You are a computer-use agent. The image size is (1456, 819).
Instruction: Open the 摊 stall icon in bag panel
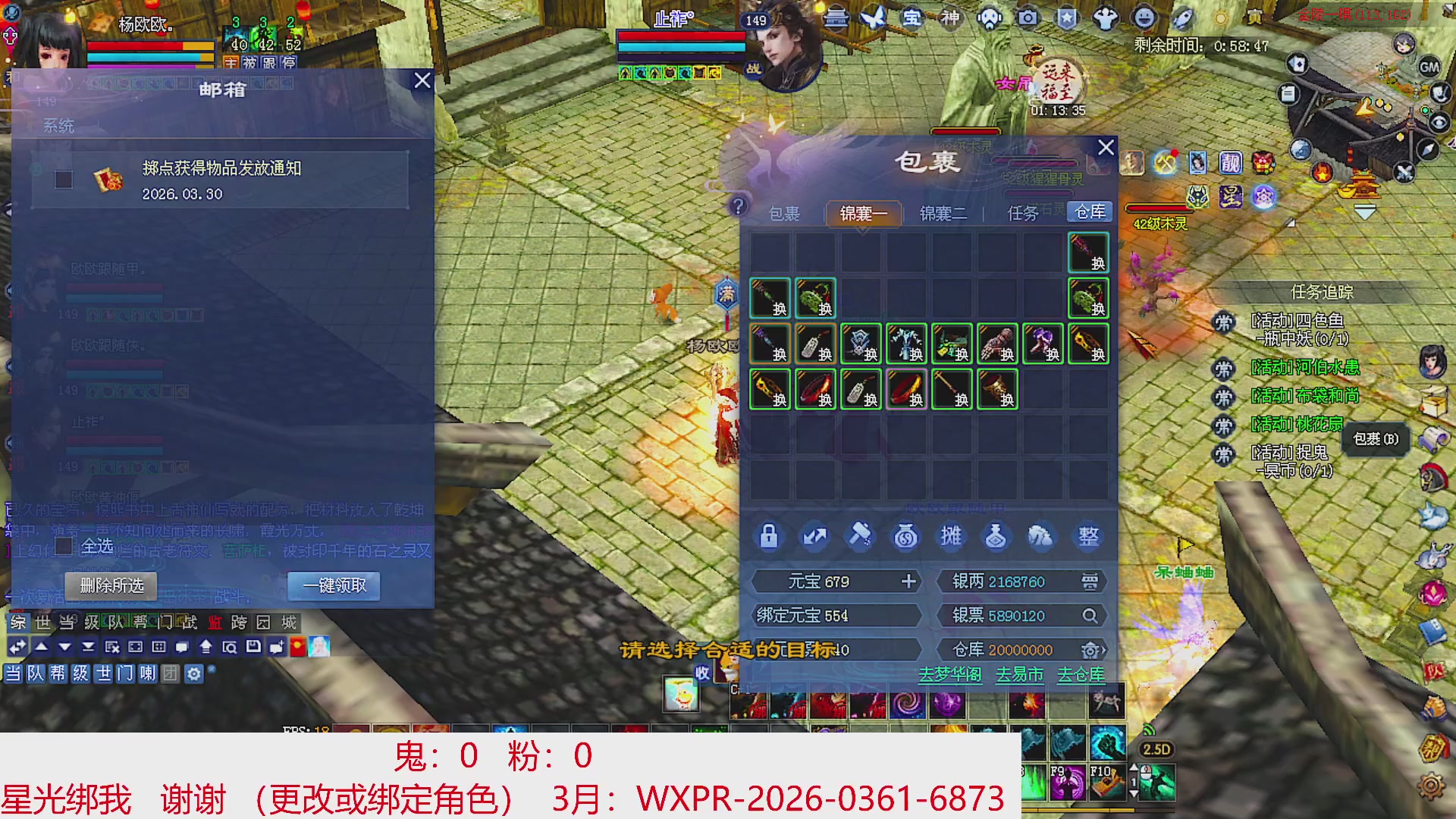click(950, 536)
